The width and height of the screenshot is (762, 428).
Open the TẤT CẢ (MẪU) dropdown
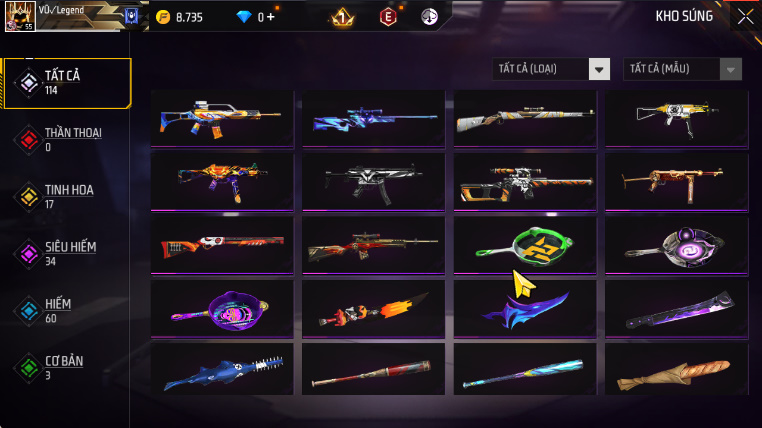(x=683, y=69)
